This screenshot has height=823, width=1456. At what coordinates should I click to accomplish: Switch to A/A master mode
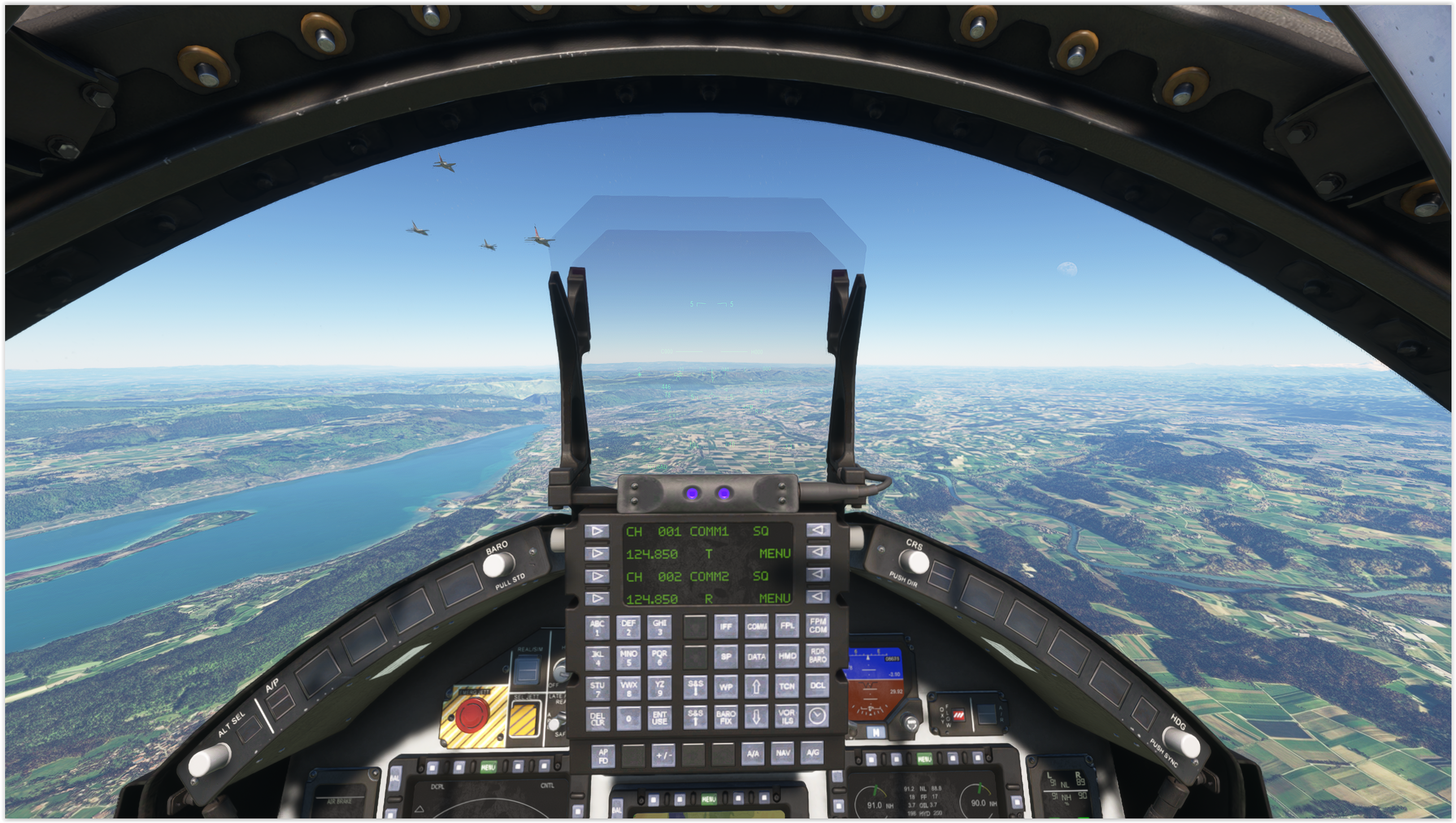753,754
